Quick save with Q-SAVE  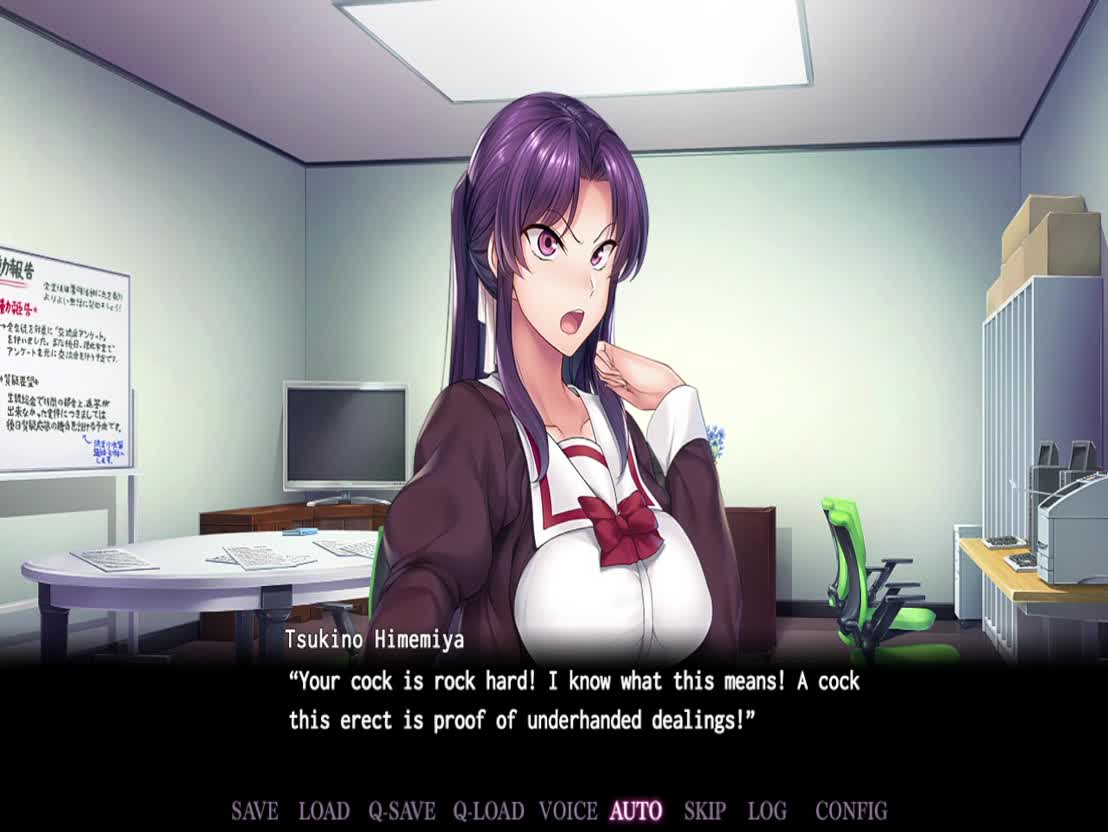(x=401, y=811)
